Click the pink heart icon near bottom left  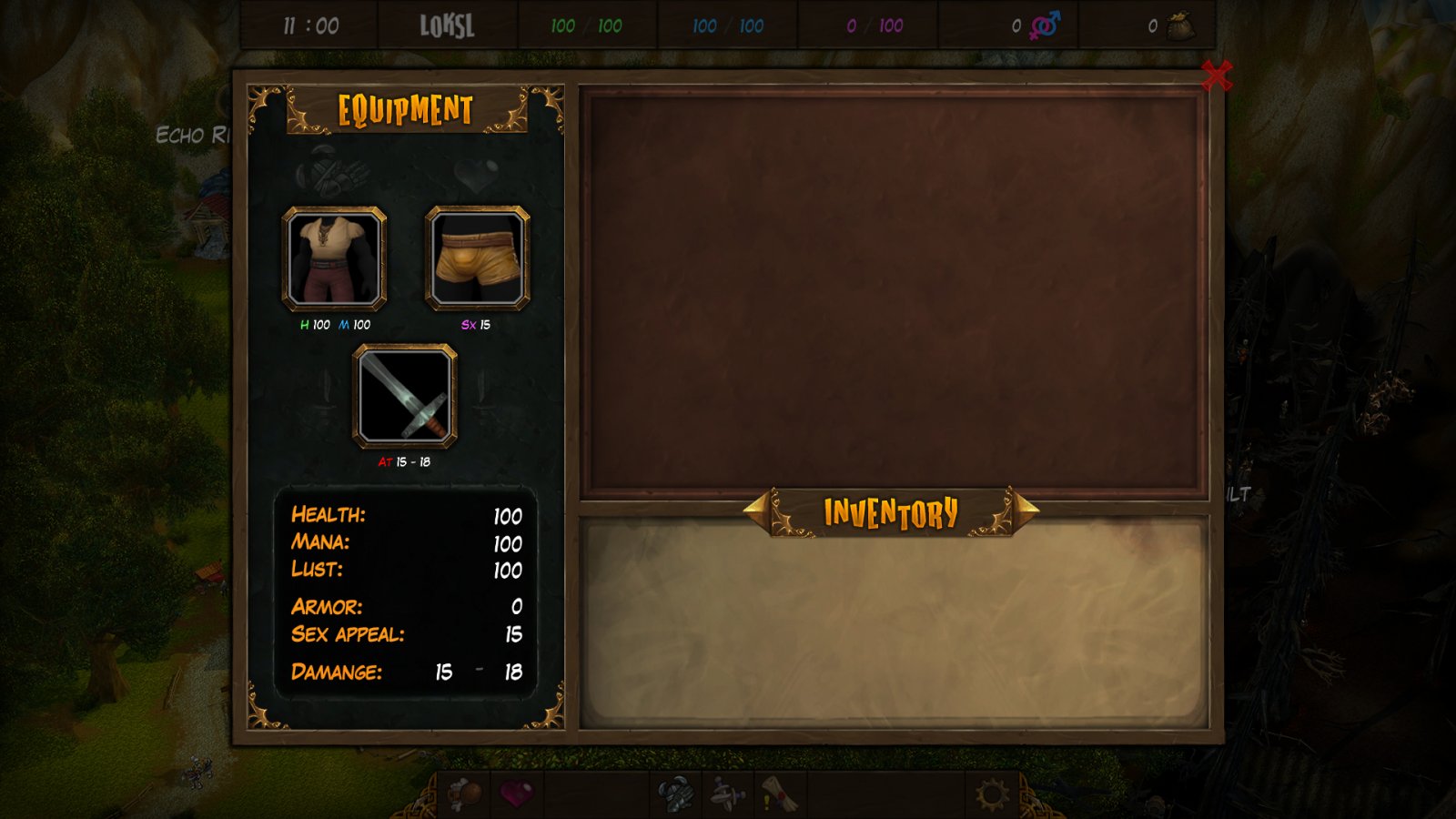[517, 796]
